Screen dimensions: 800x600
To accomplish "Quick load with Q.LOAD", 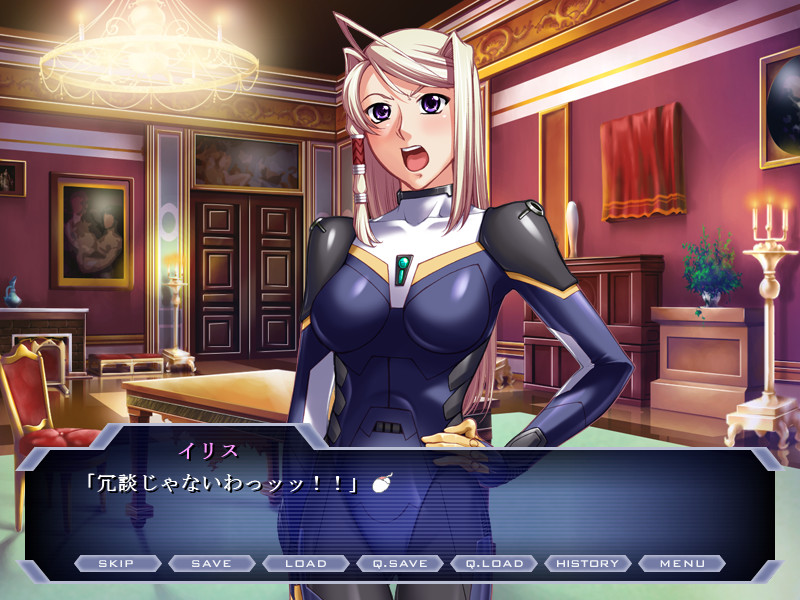I will [494, 563].
